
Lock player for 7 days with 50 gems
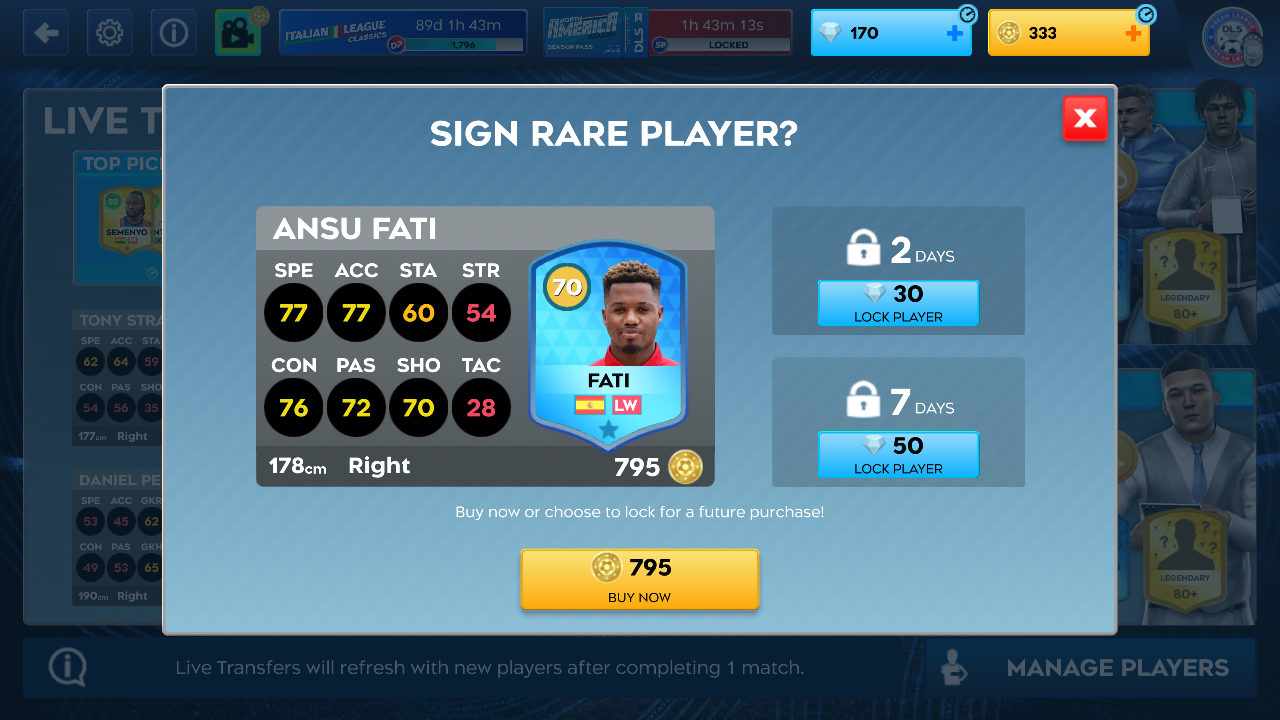[898, 455]
